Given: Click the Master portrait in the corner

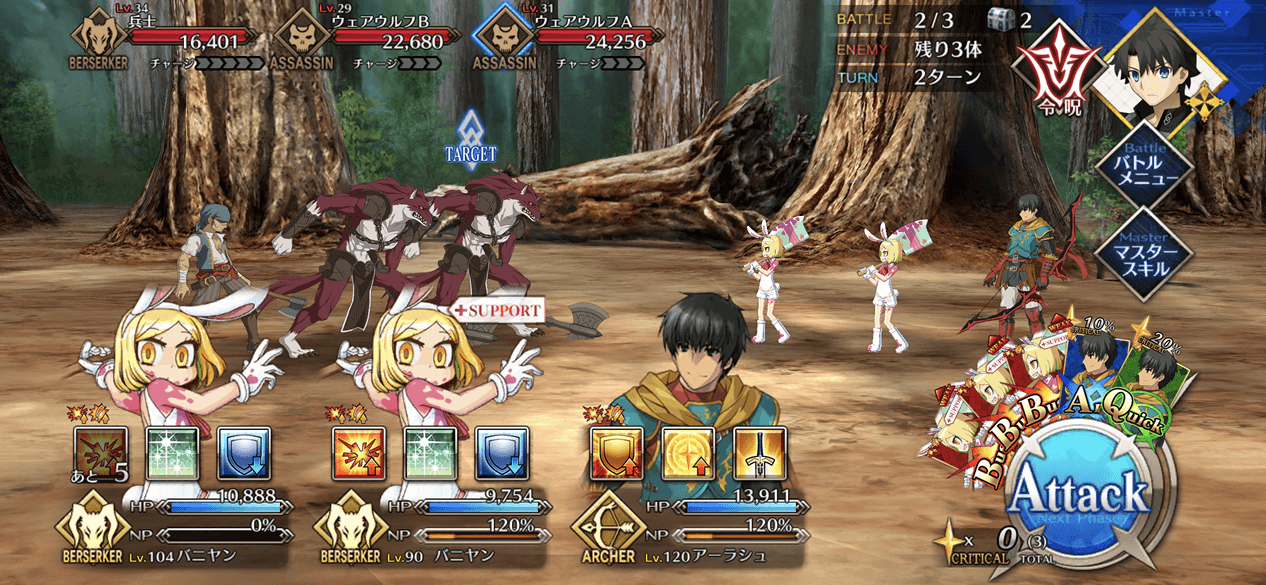Looking at the screenshot, I should tap(1156, 62).
